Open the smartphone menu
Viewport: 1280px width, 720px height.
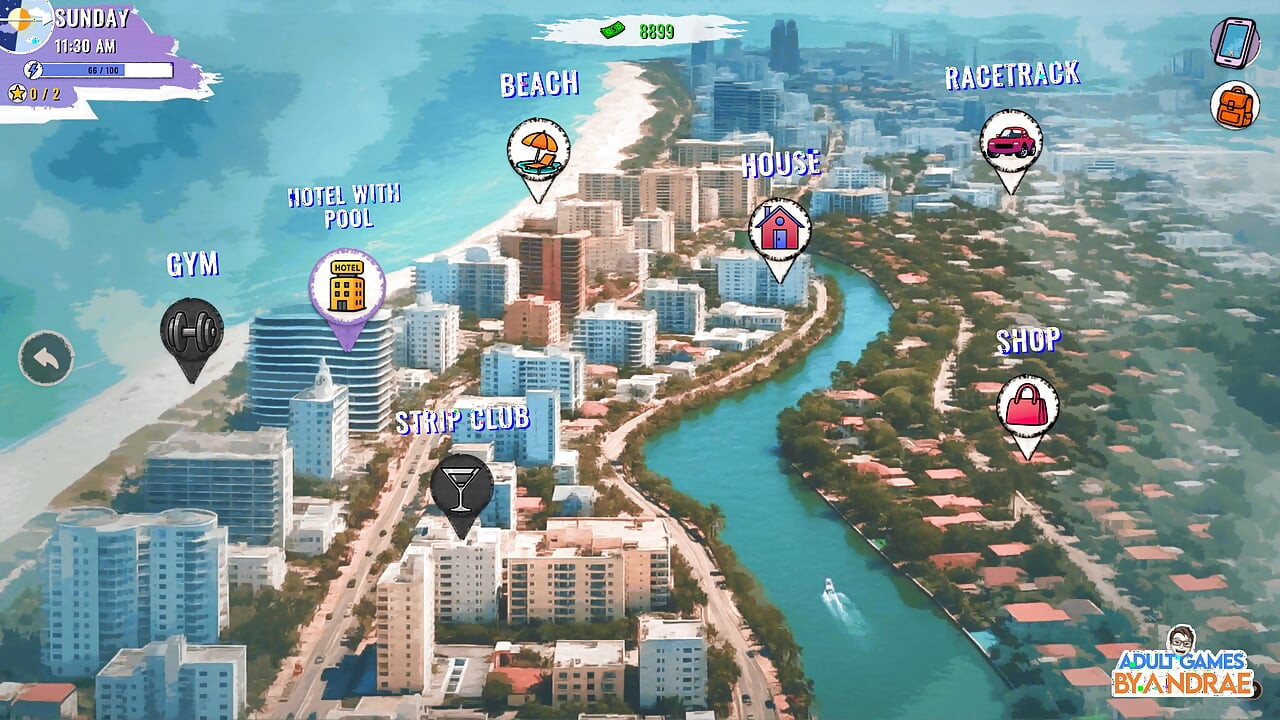point(1235,42)
